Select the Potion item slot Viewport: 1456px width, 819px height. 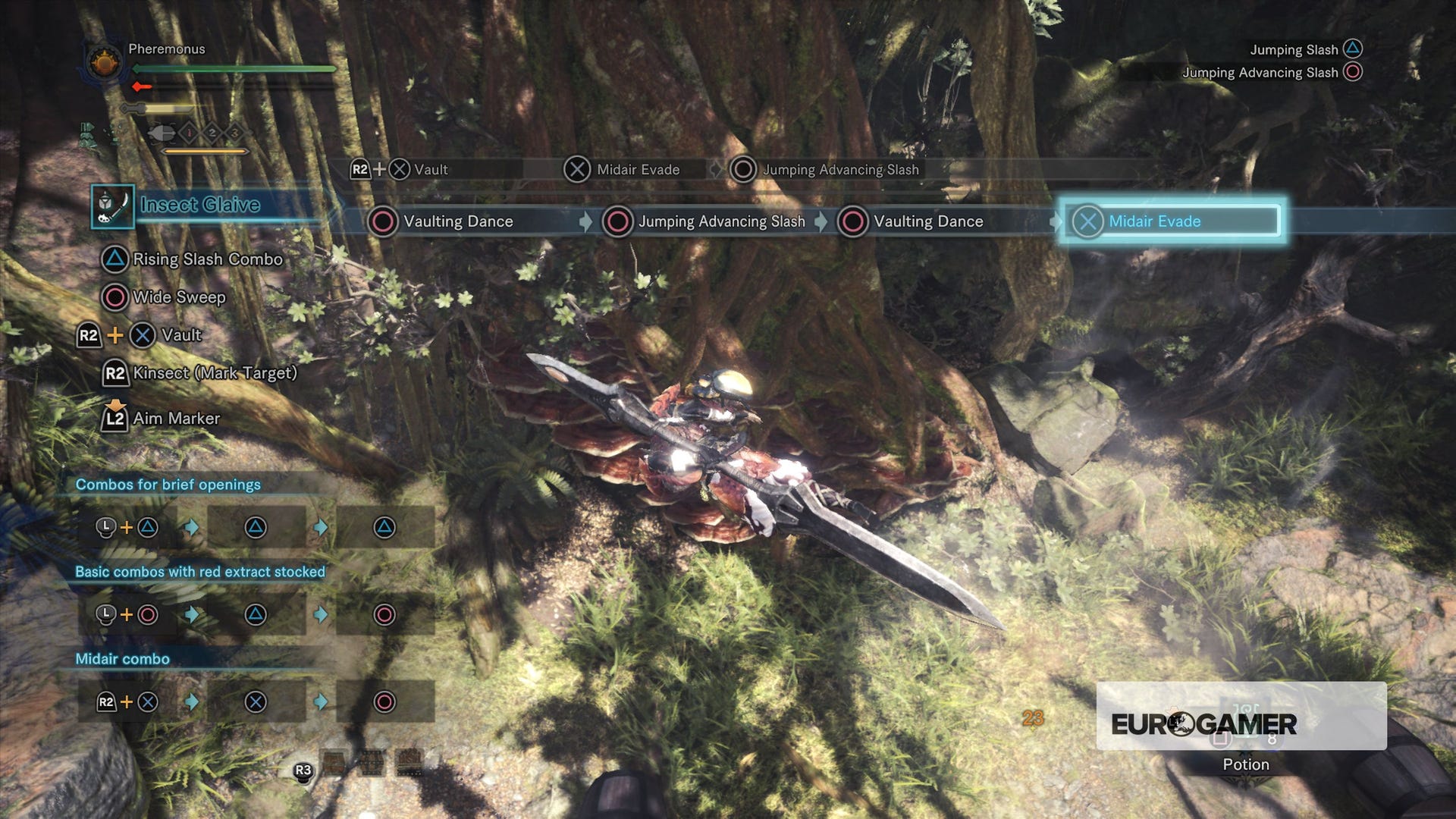pos(1245,764)
